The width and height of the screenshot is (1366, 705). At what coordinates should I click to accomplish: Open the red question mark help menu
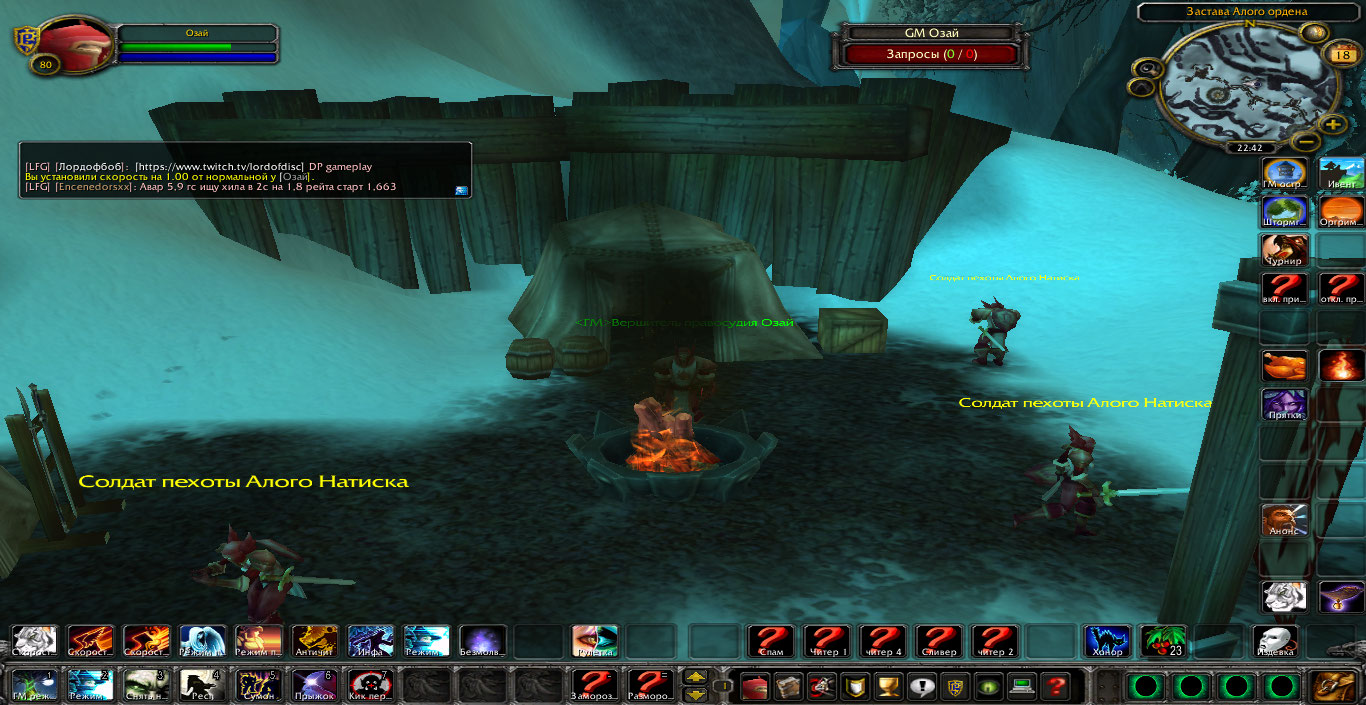tap(1054, 686)
